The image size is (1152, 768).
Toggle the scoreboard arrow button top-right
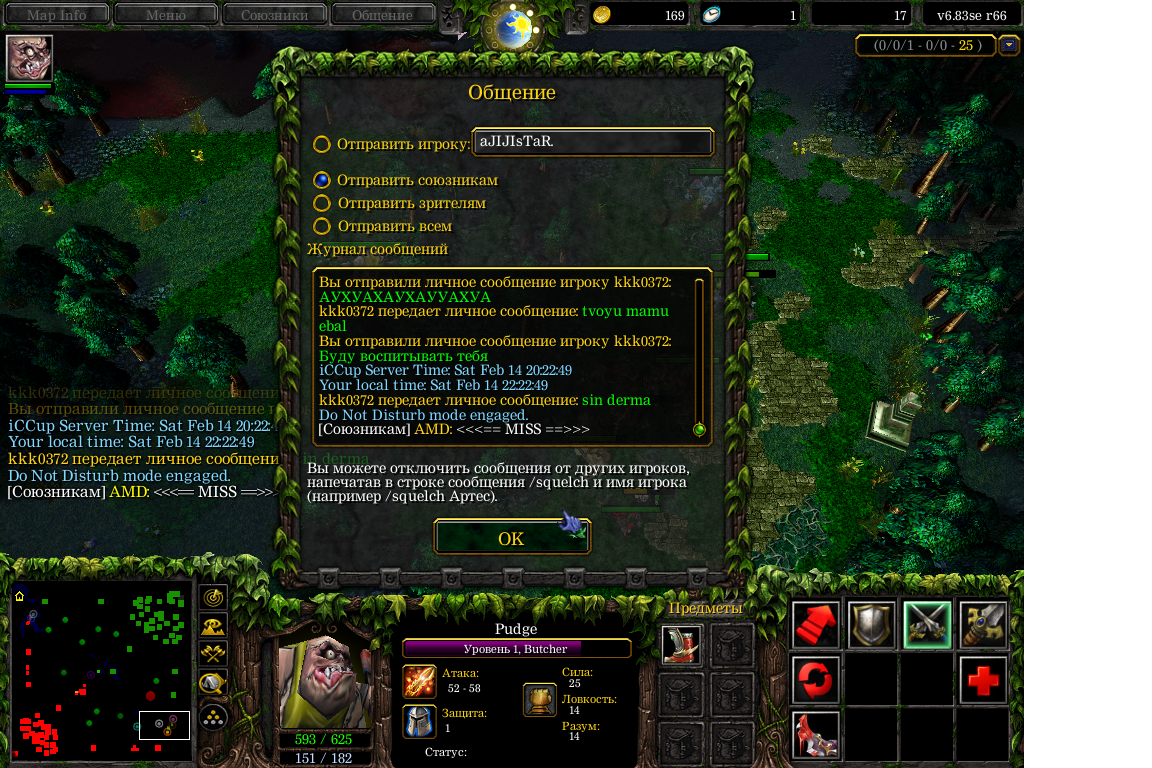point(1009,45)
